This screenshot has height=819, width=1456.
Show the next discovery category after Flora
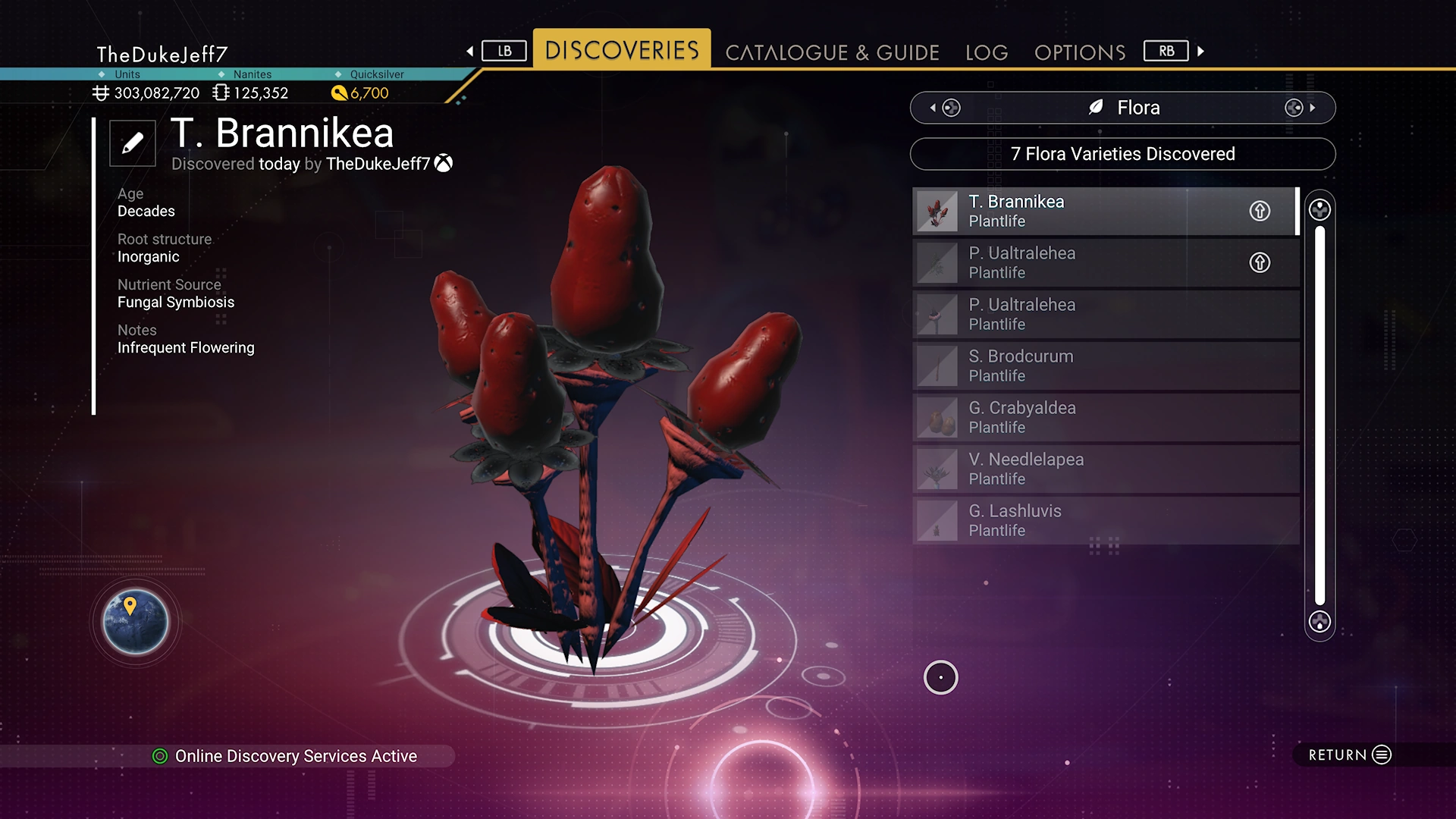pos(1300,108)
